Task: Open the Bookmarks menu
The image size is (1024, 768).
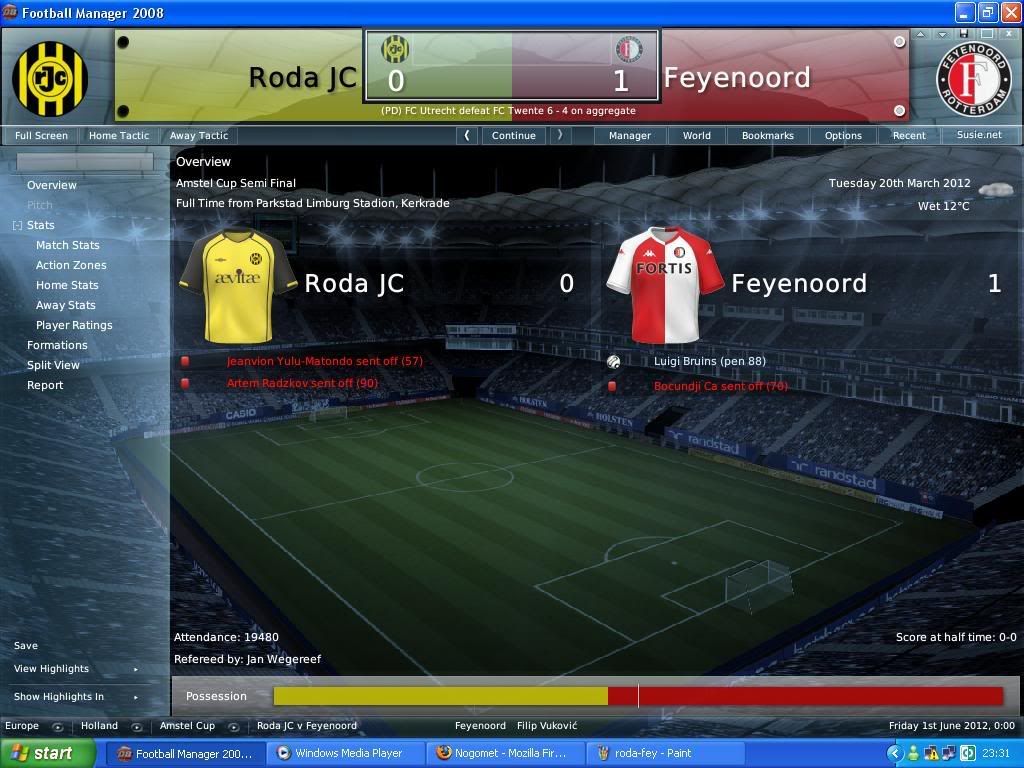Action: [x=768, y=135]
